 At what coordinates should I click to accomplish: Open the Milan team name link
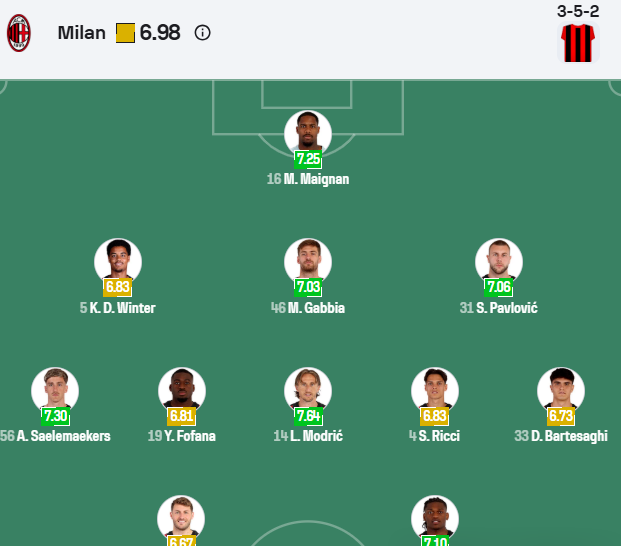click(81, 33)
